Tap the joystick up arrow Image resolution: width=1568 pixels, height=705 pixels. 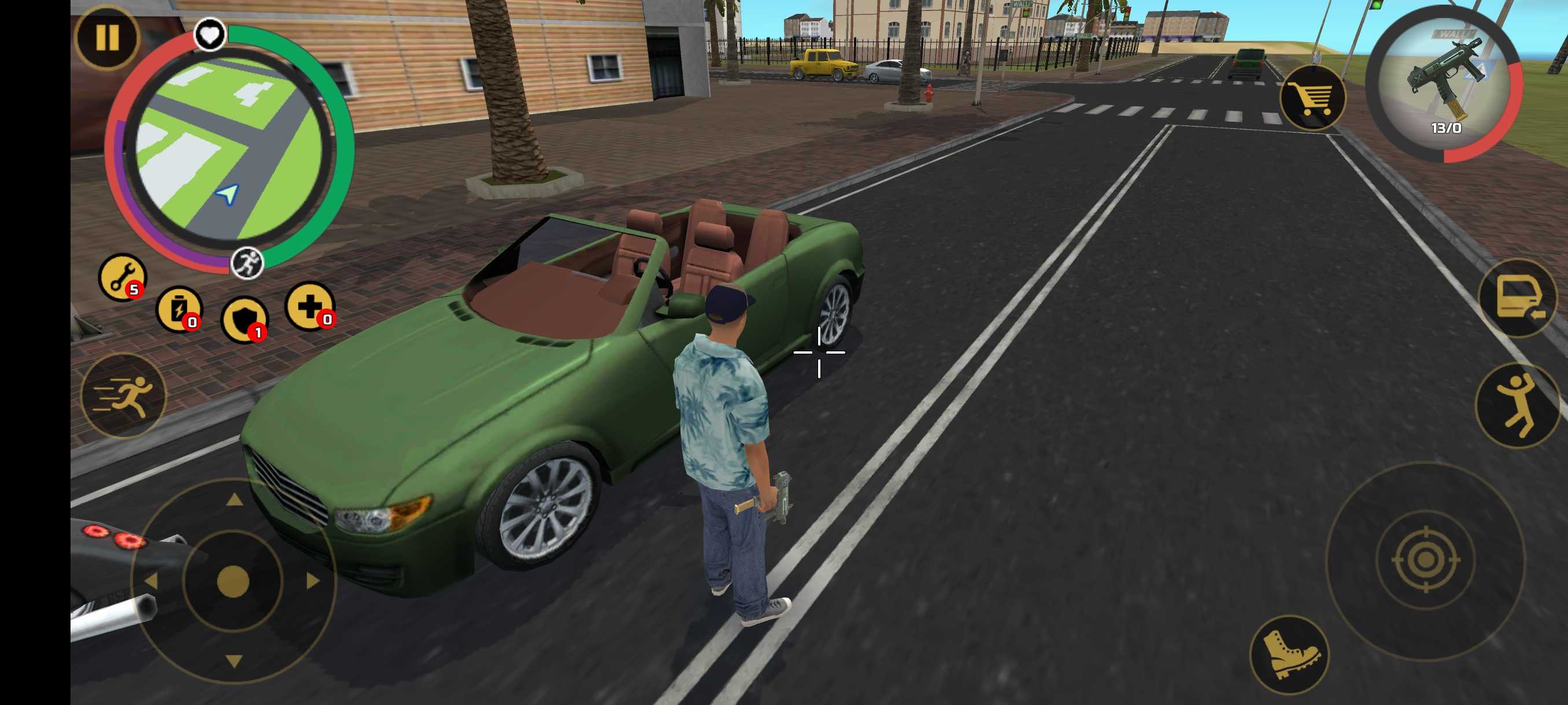(x=234, y=500)
